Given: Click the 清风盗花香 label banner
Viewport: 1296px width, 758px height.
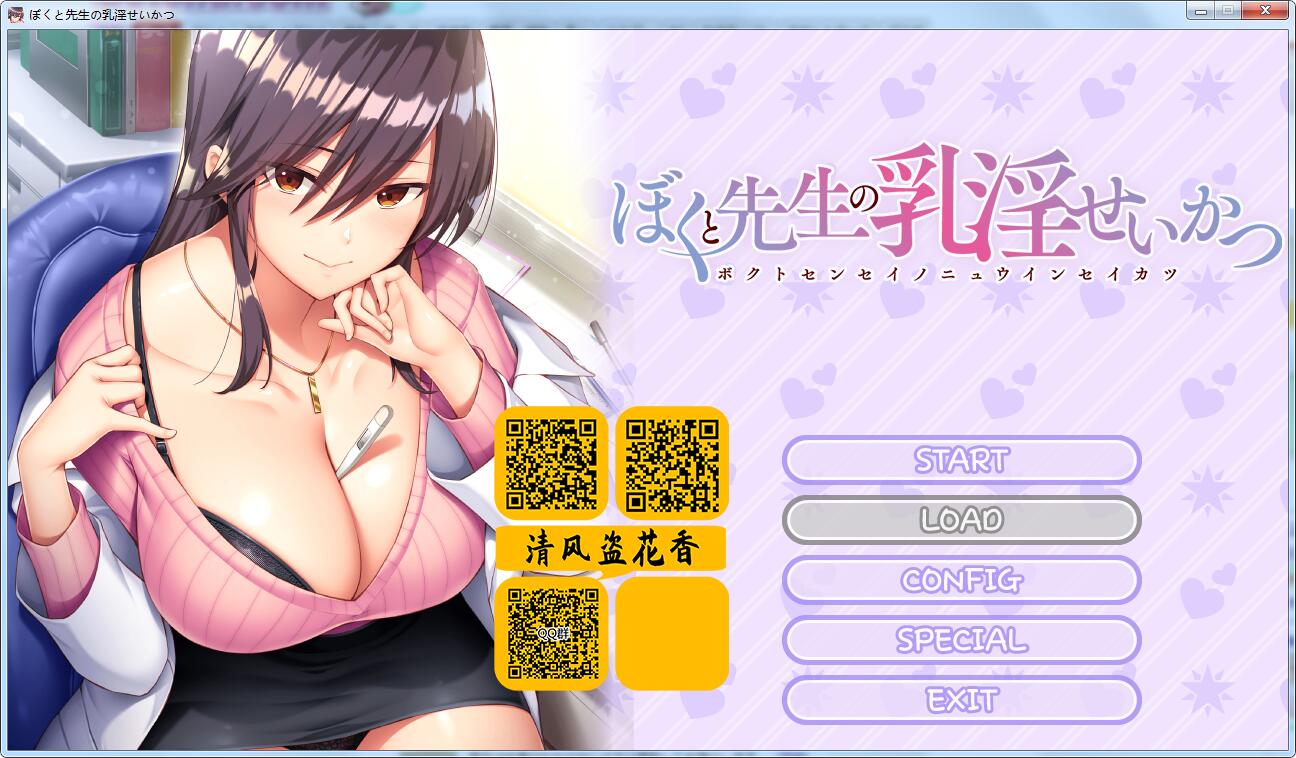Looking at the screenshot, I should pos(611,549).
